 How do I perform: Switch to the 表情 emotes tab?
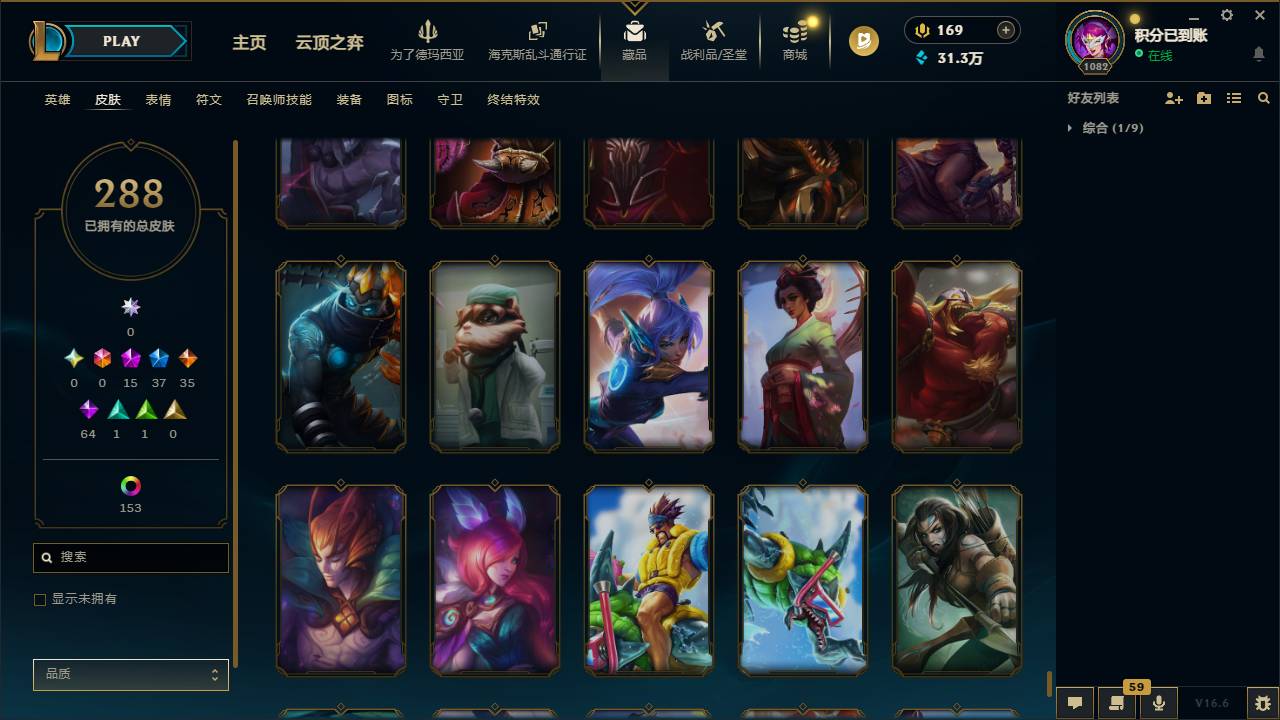click(158, 100)
